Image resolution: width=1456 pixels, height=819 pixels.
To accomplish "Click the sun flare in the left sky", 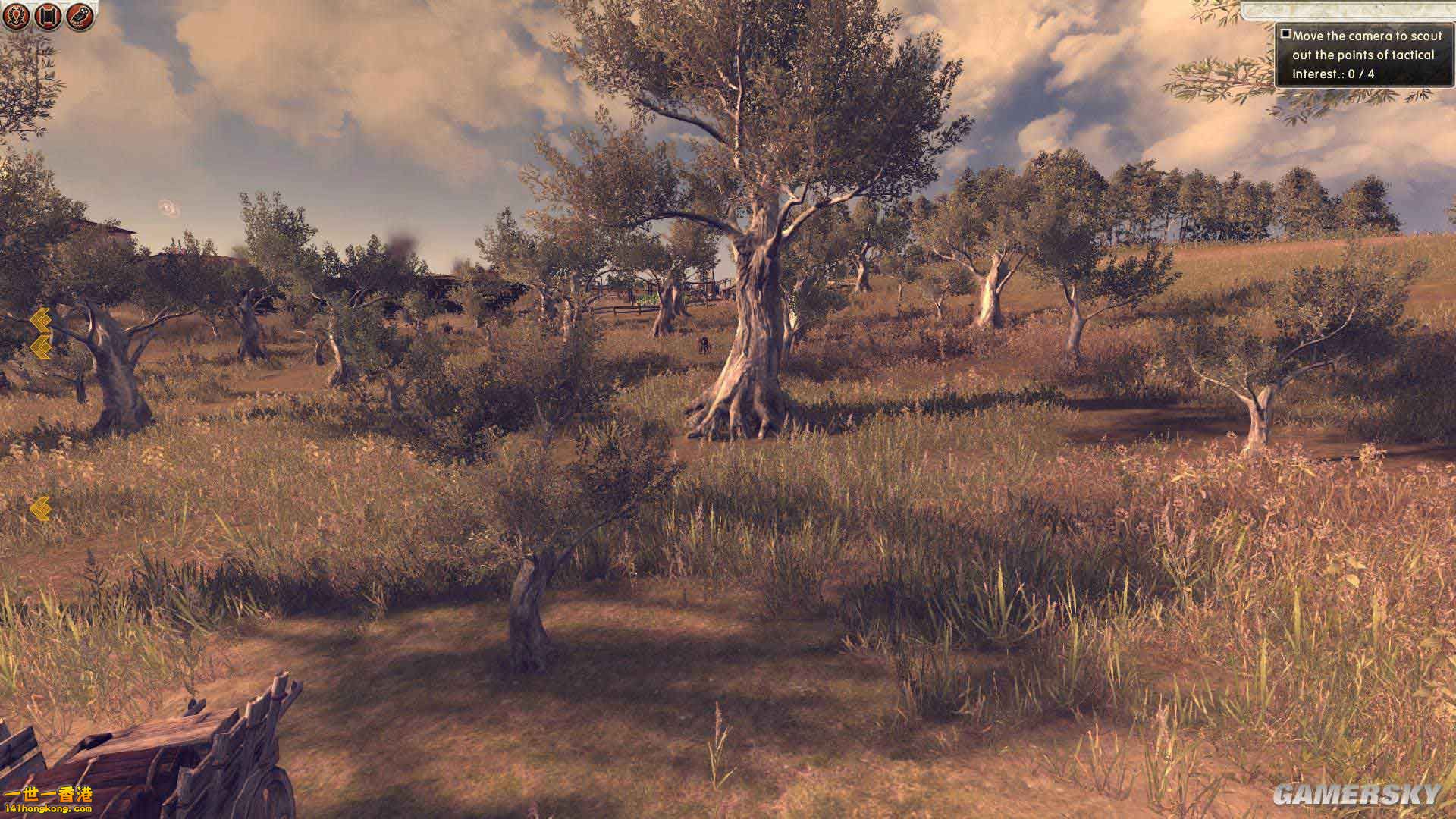I will pyautogui.click(x=171, y=206).
